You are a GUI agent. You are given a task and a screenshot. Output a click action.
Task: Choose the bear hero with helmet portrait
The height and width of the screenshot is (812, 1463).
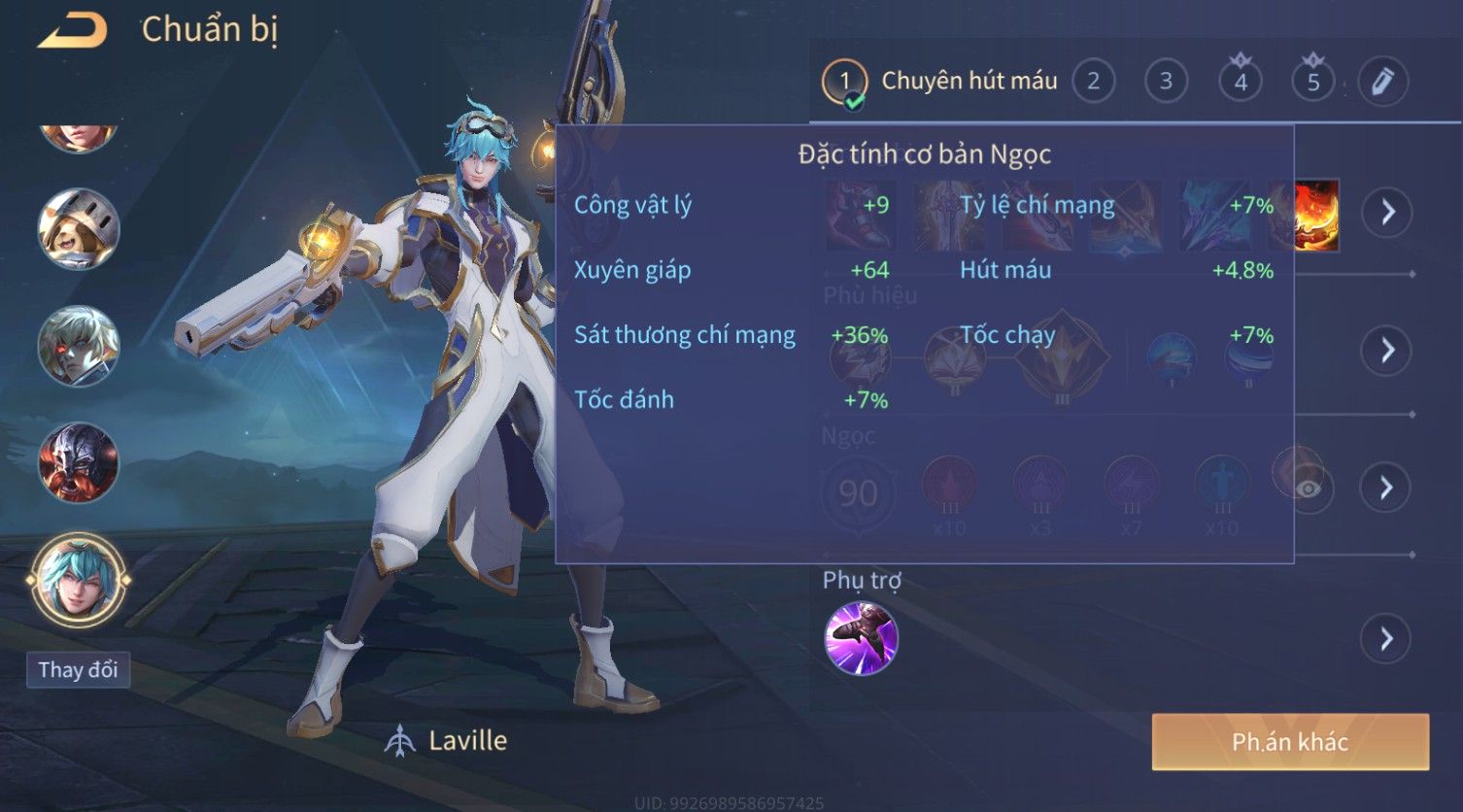coord(78,229)
